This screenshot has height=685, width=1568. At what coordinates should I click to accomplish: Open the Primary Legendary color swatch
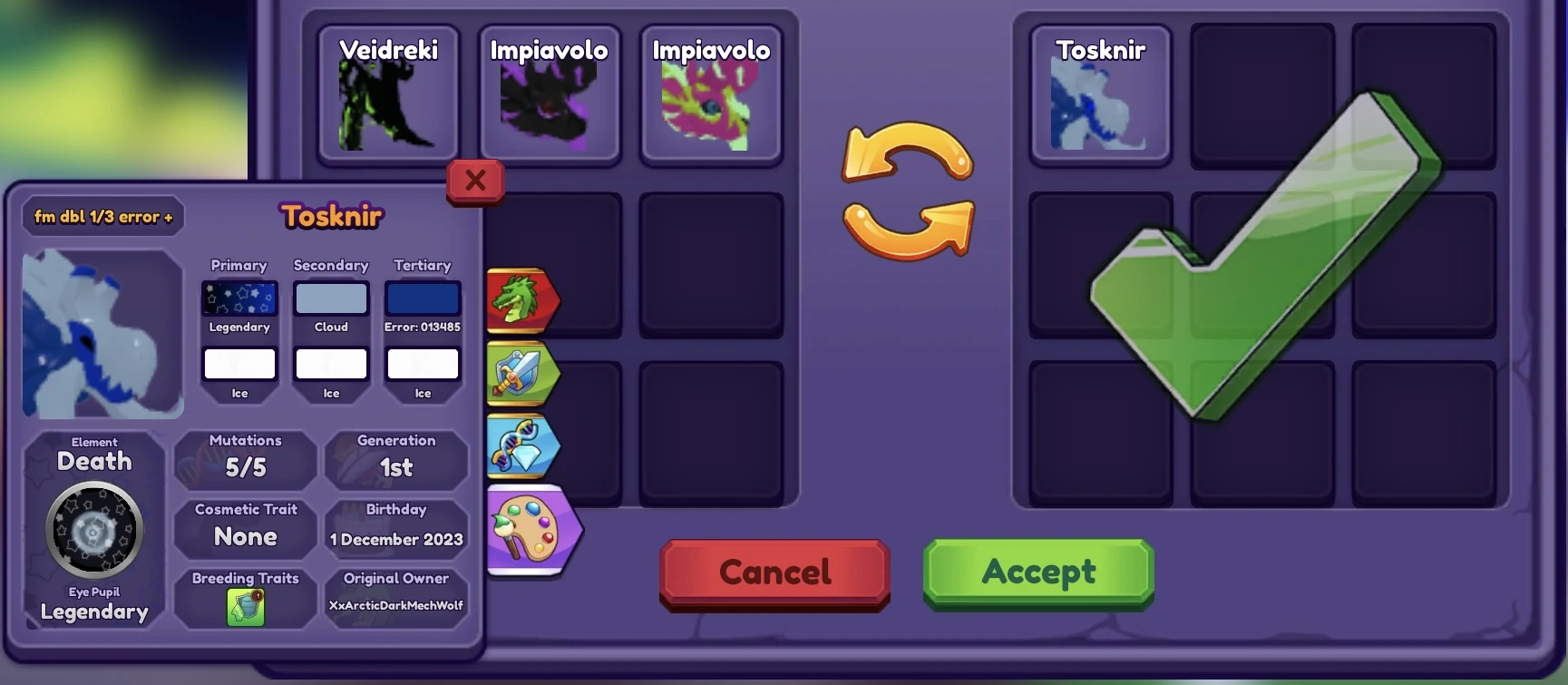pos(239,298)
